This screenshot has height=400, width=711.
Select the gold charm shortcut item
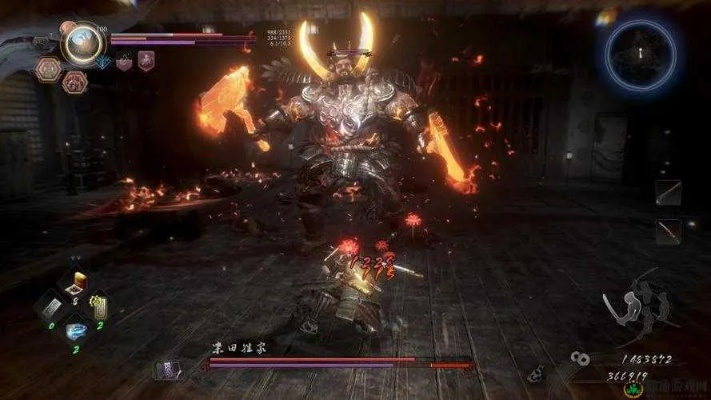tap(99, 310)
